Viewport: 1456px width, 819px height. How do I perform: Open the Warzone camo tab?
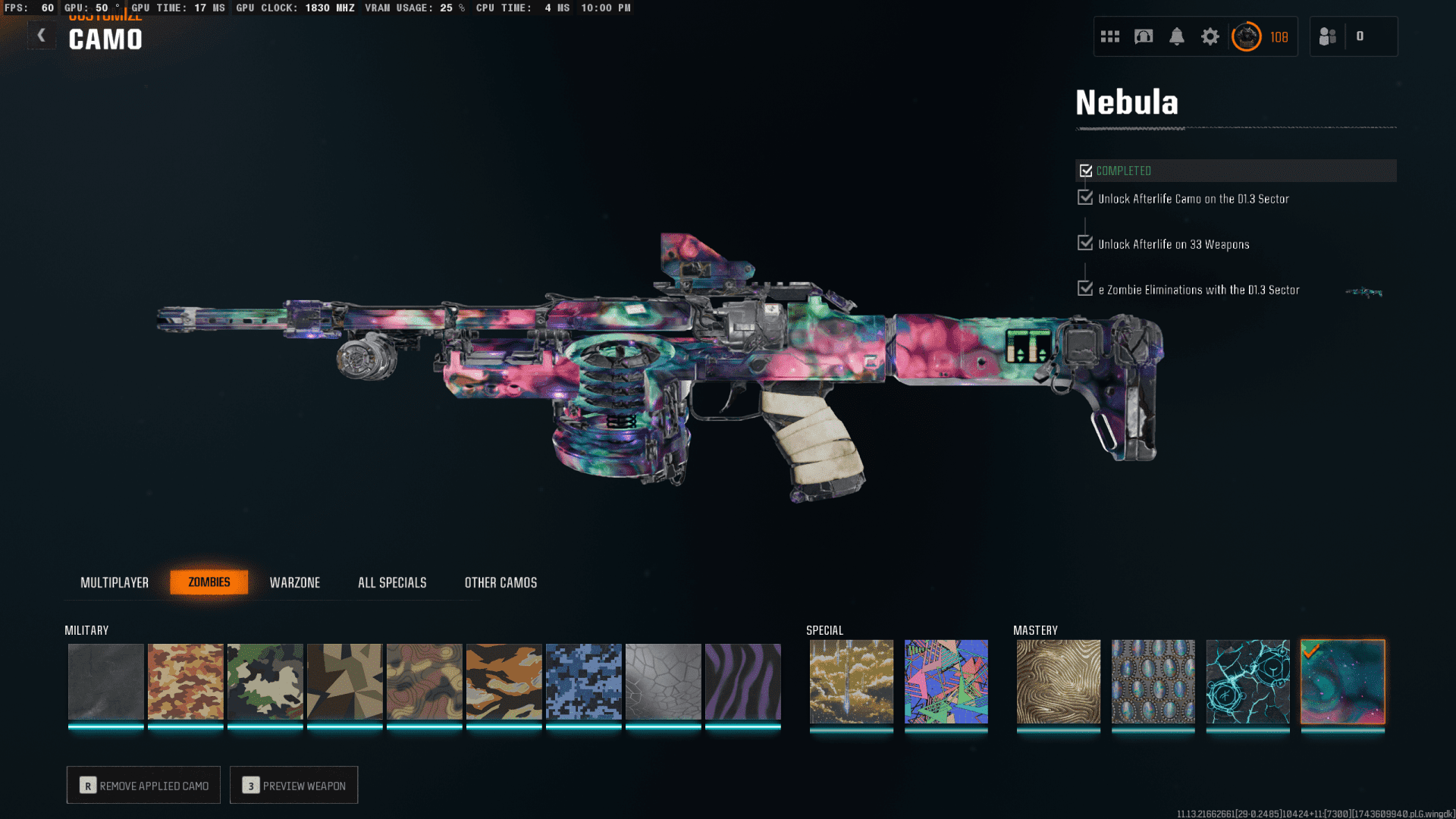[295, 582]
